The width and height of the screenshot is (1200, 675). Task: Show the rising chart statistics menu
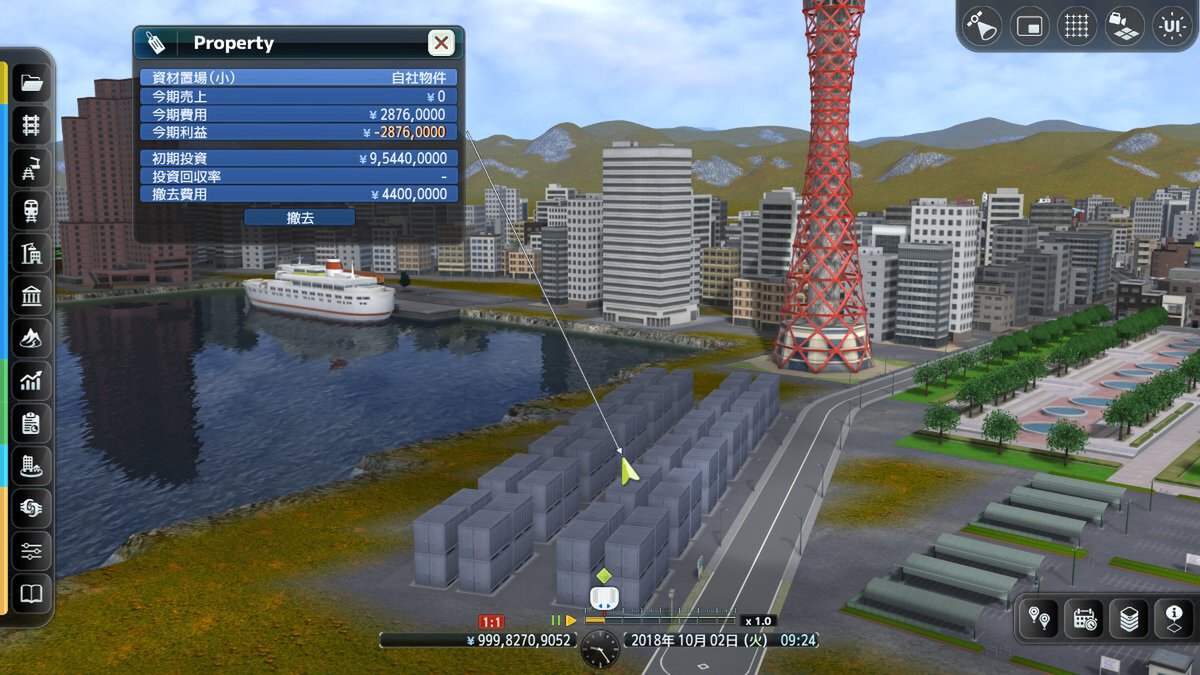click(x=32, y=381)
